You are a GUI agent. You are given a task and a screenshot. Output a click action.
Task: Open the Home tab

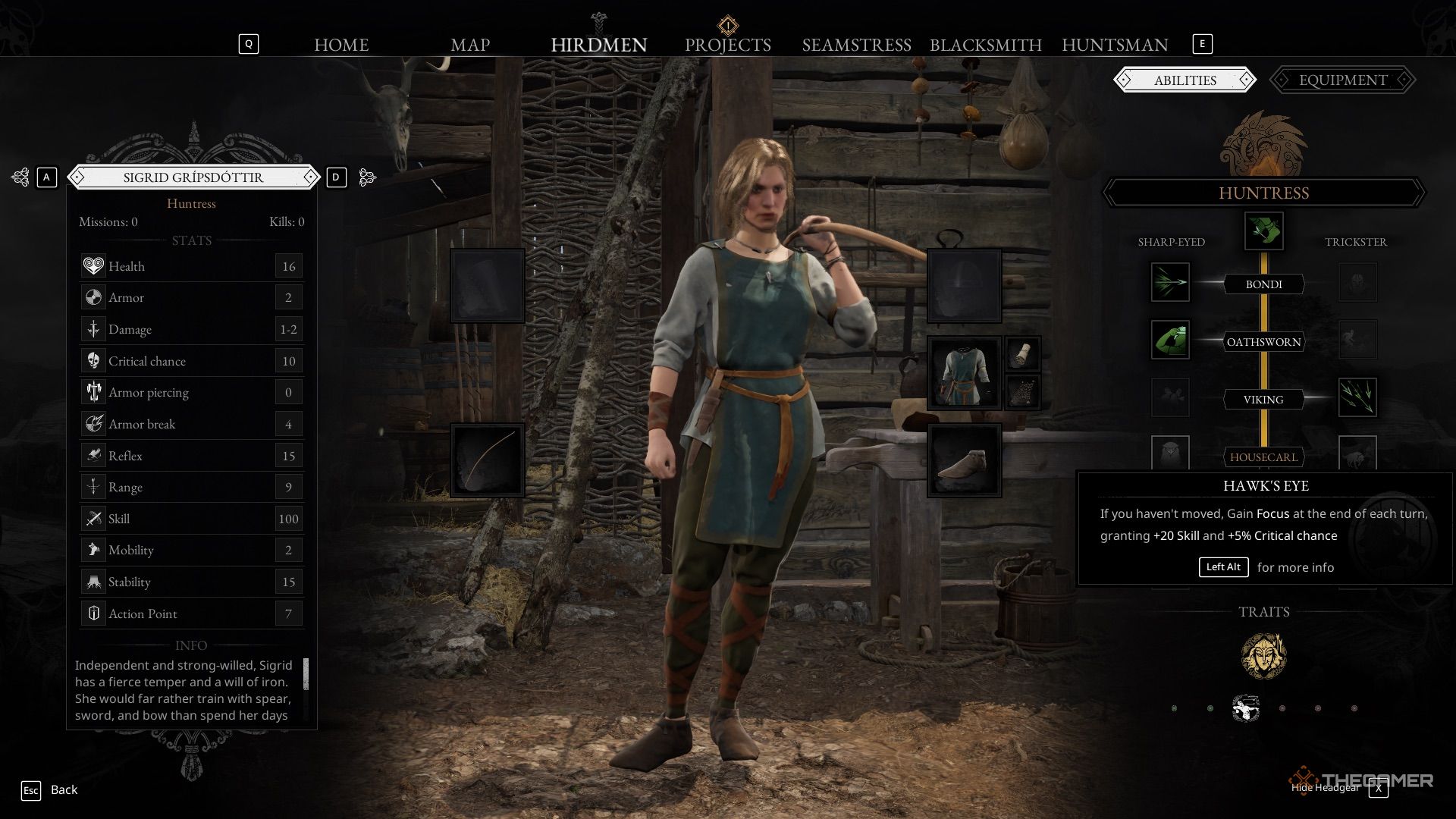click(341, 45)
